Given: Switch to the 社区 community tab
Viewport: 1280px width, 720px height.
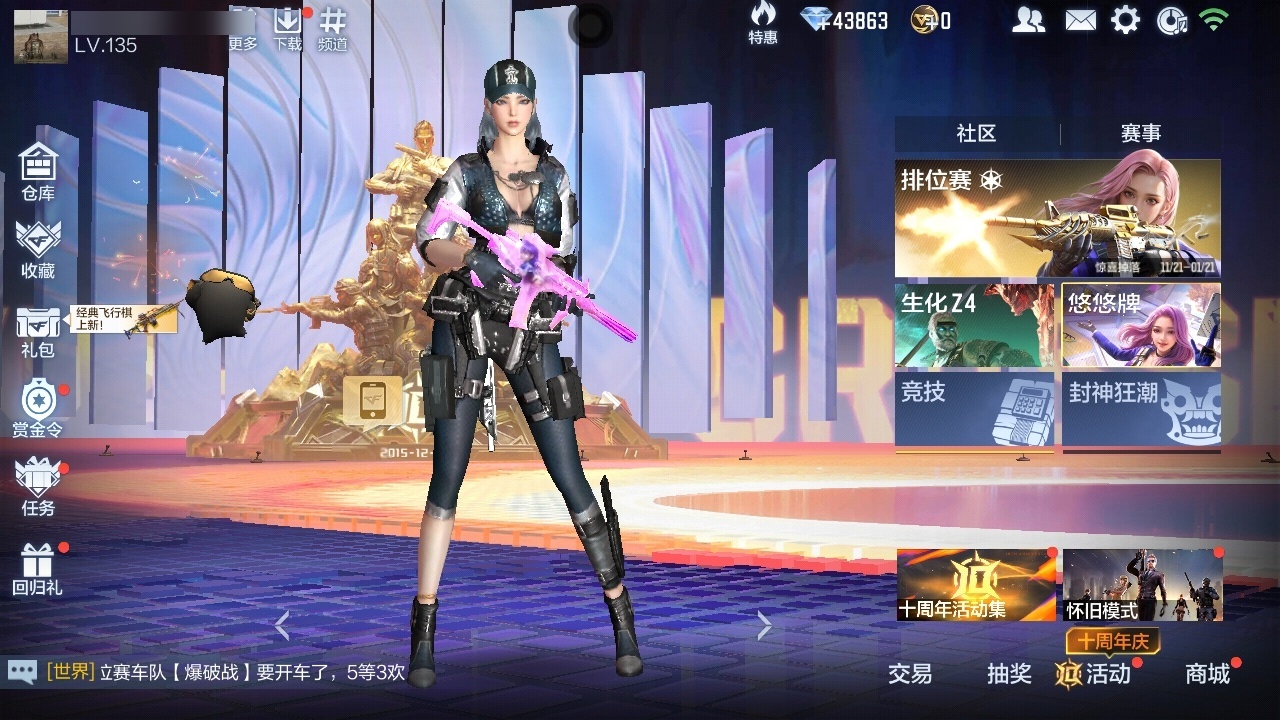Looking at the screenshot, I should pyautogui.click(x=976, y=134).
